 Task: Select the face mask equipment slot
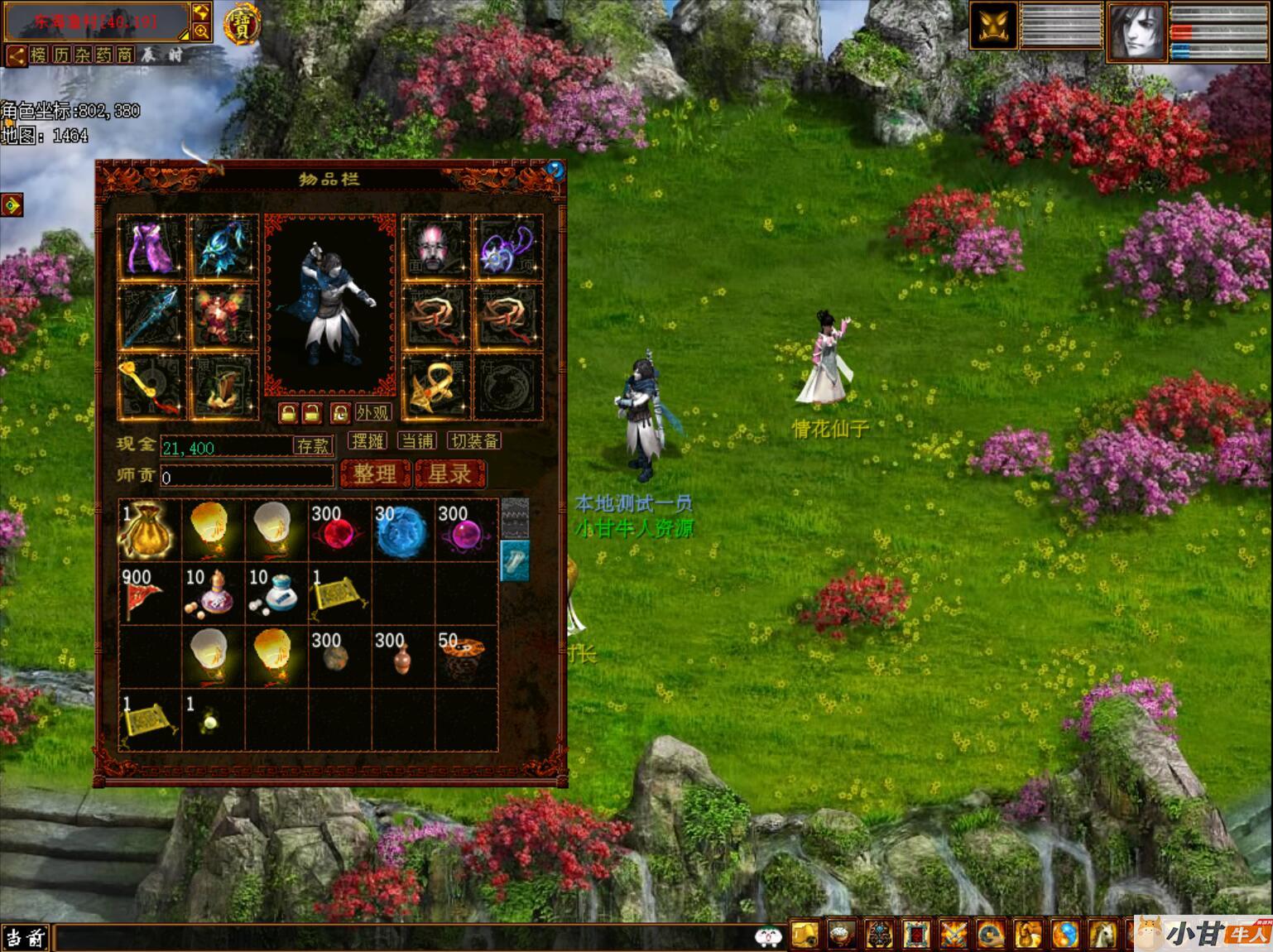435,247
